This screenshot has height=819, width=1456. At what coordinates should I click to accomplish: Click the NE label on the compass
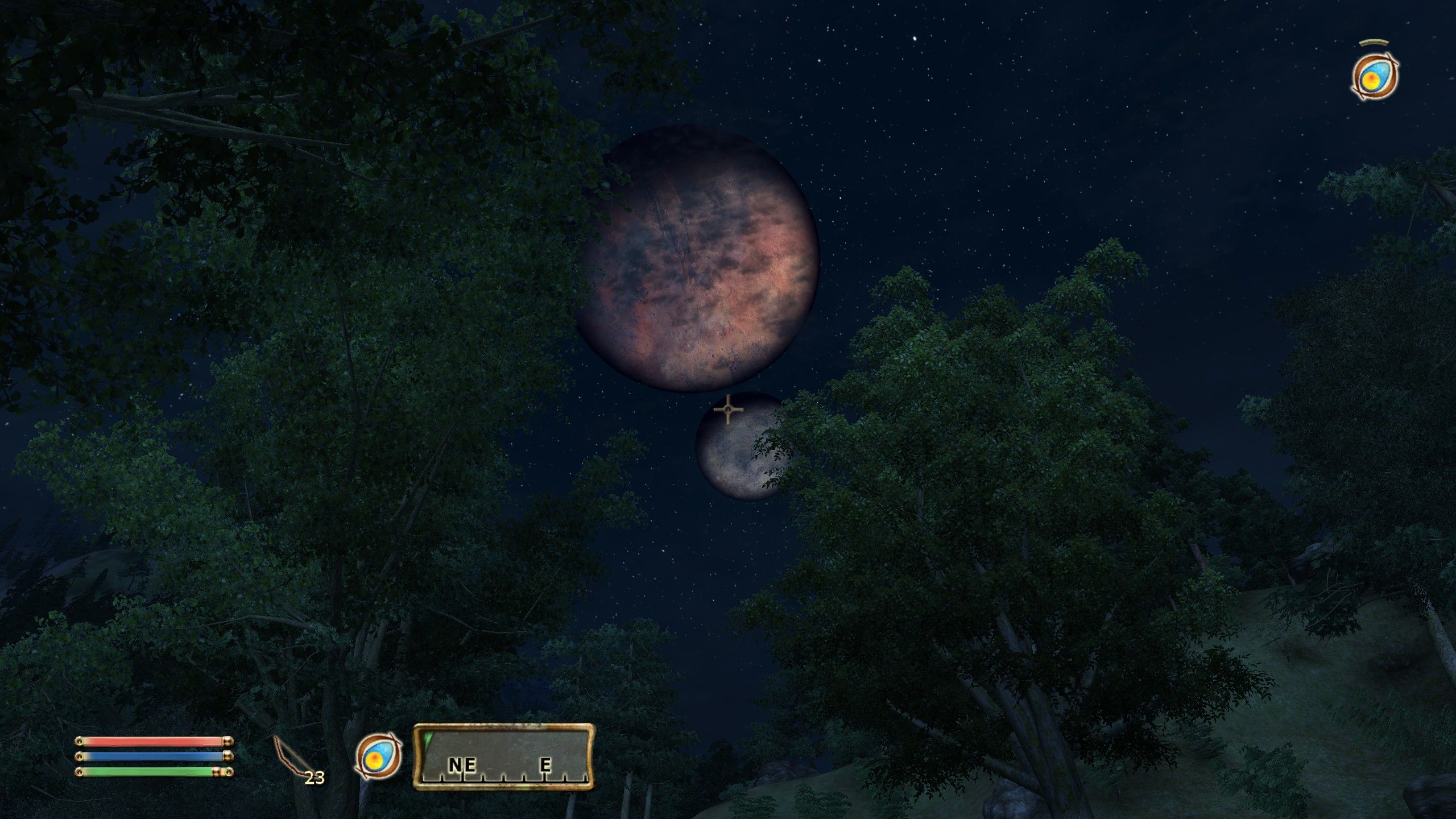point(461,766)
